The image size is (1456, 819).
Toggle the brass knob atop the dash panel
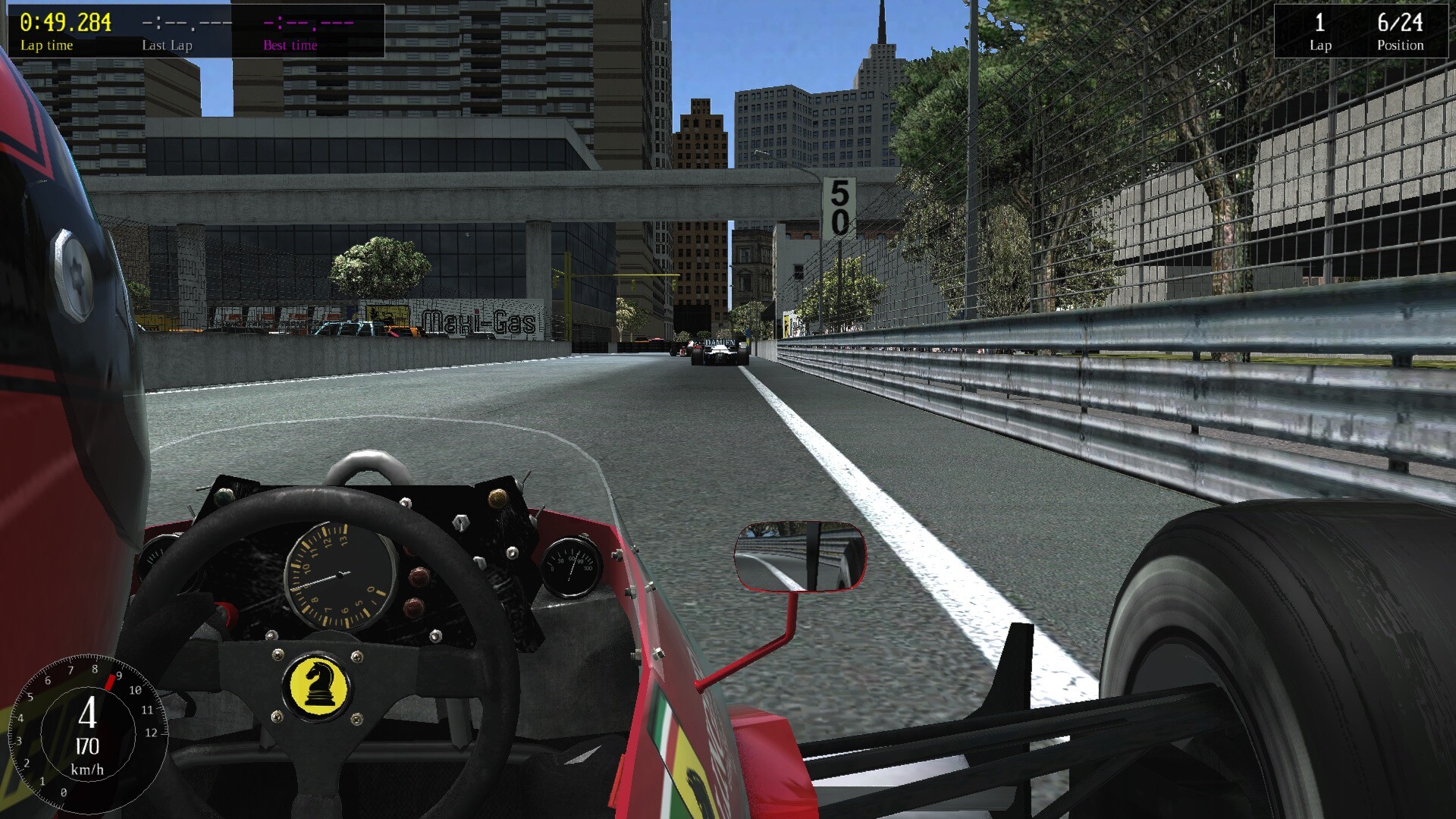(x=500, y=497)
